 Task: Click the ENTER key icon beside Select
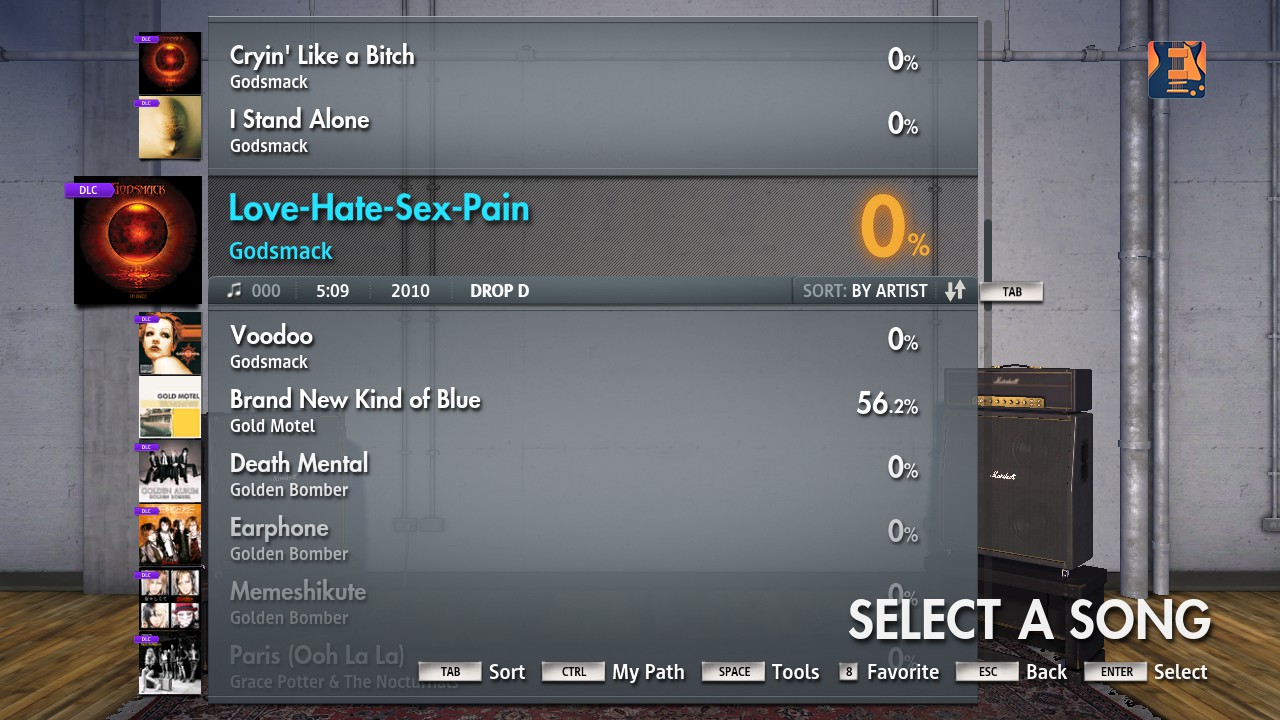[1115, 672]
